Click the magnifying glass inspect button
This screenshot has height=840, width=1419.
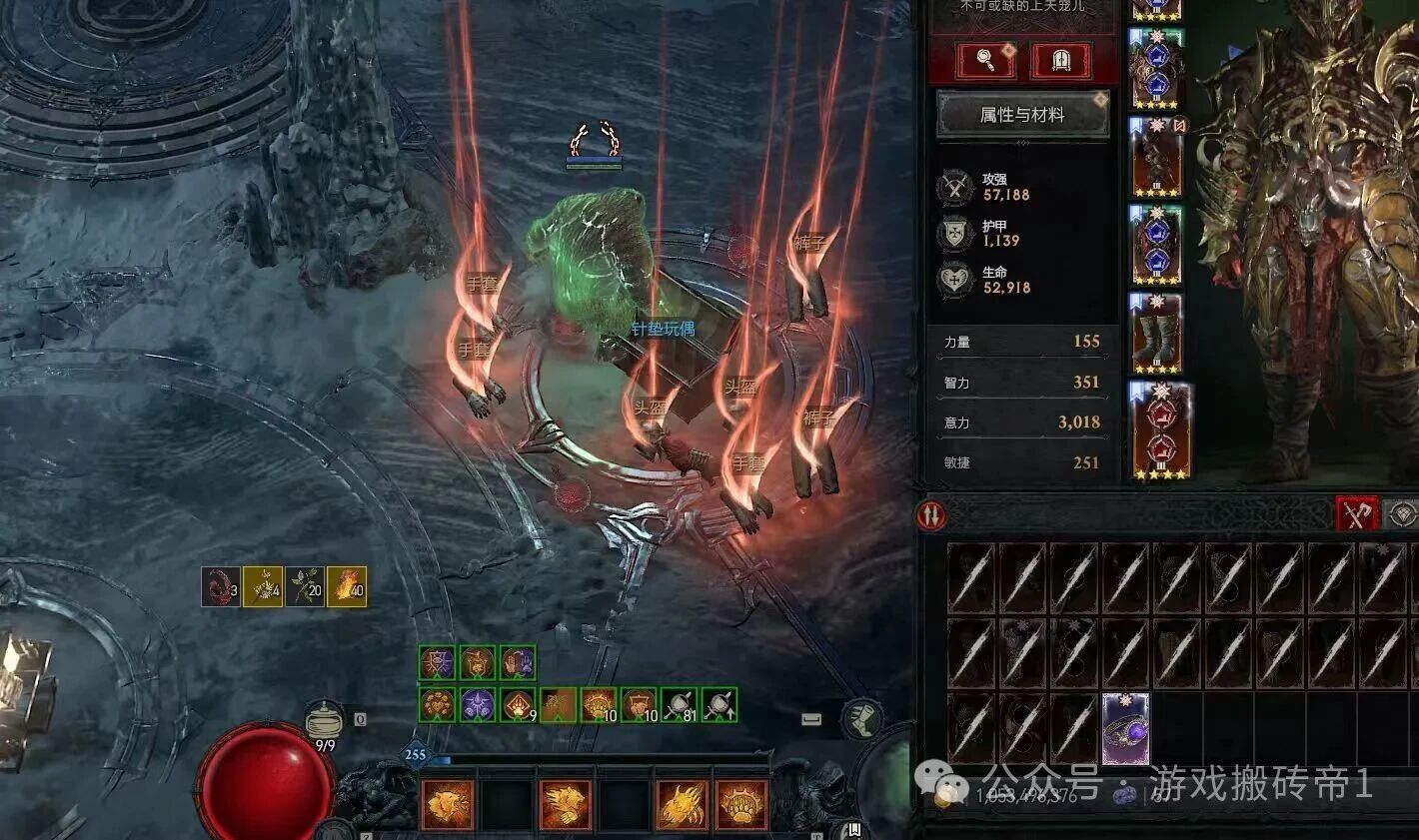coord(985,61)
